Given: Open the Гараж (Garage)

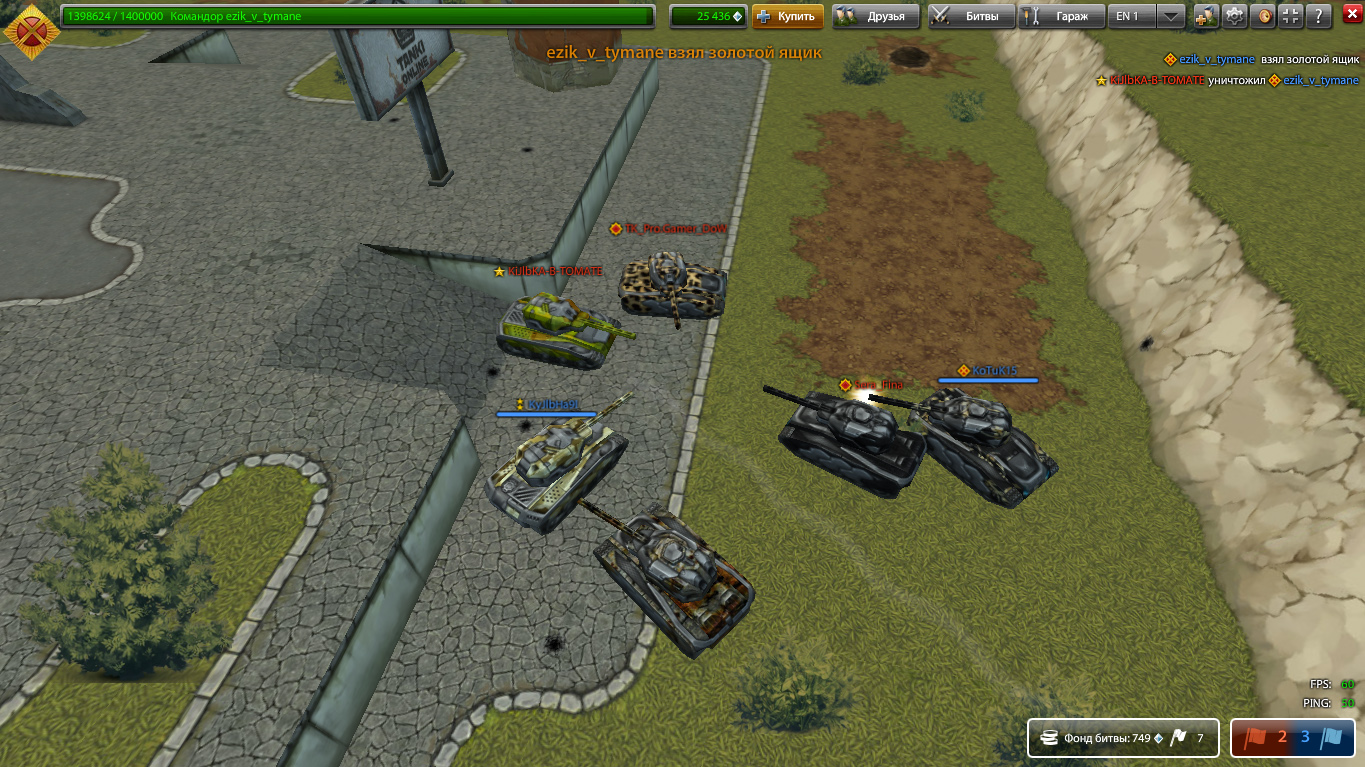Looking at the screenshot, I should [x=1062, y=16].
